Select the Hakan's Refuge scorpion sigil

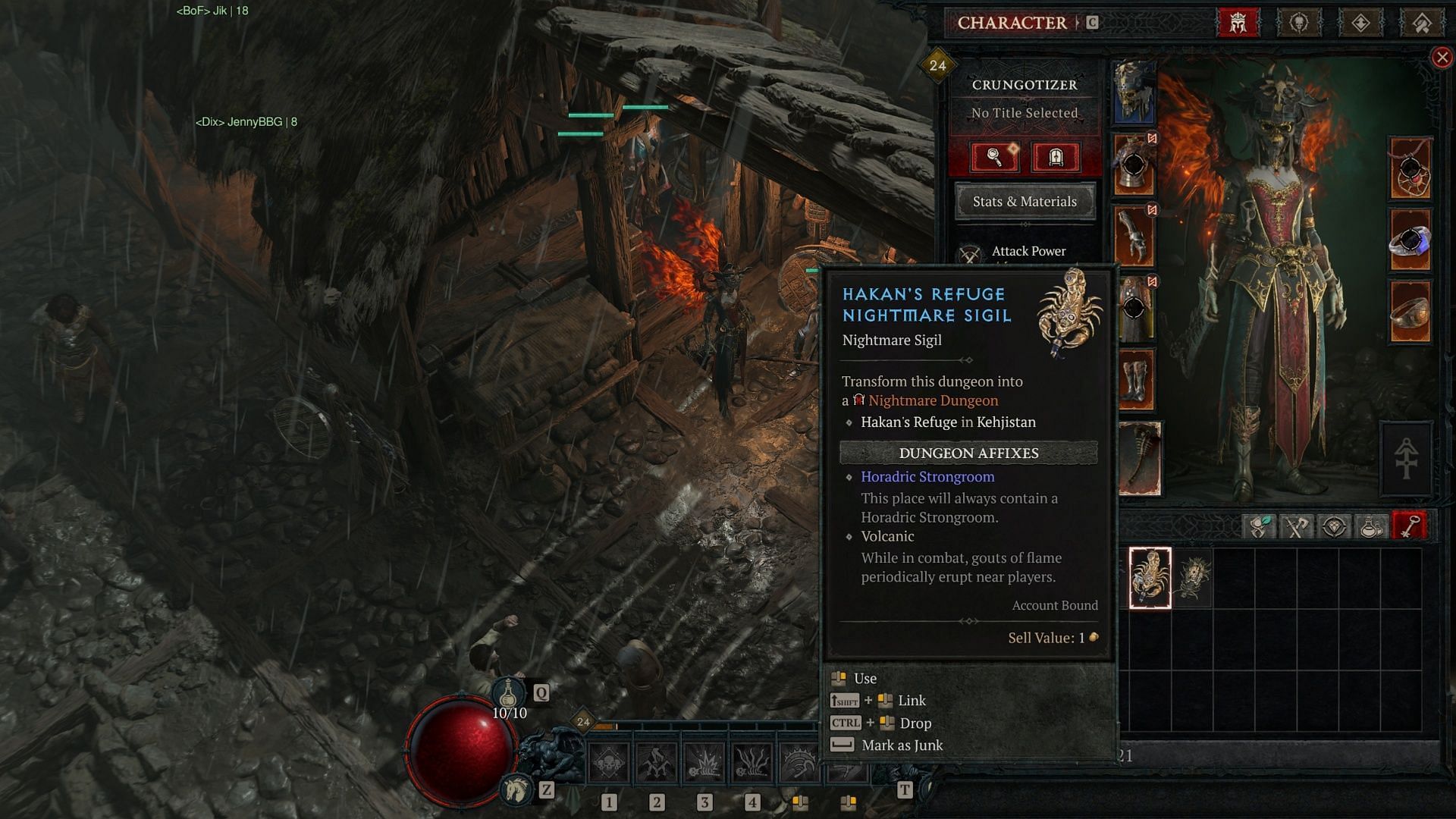coord(1150,578)
